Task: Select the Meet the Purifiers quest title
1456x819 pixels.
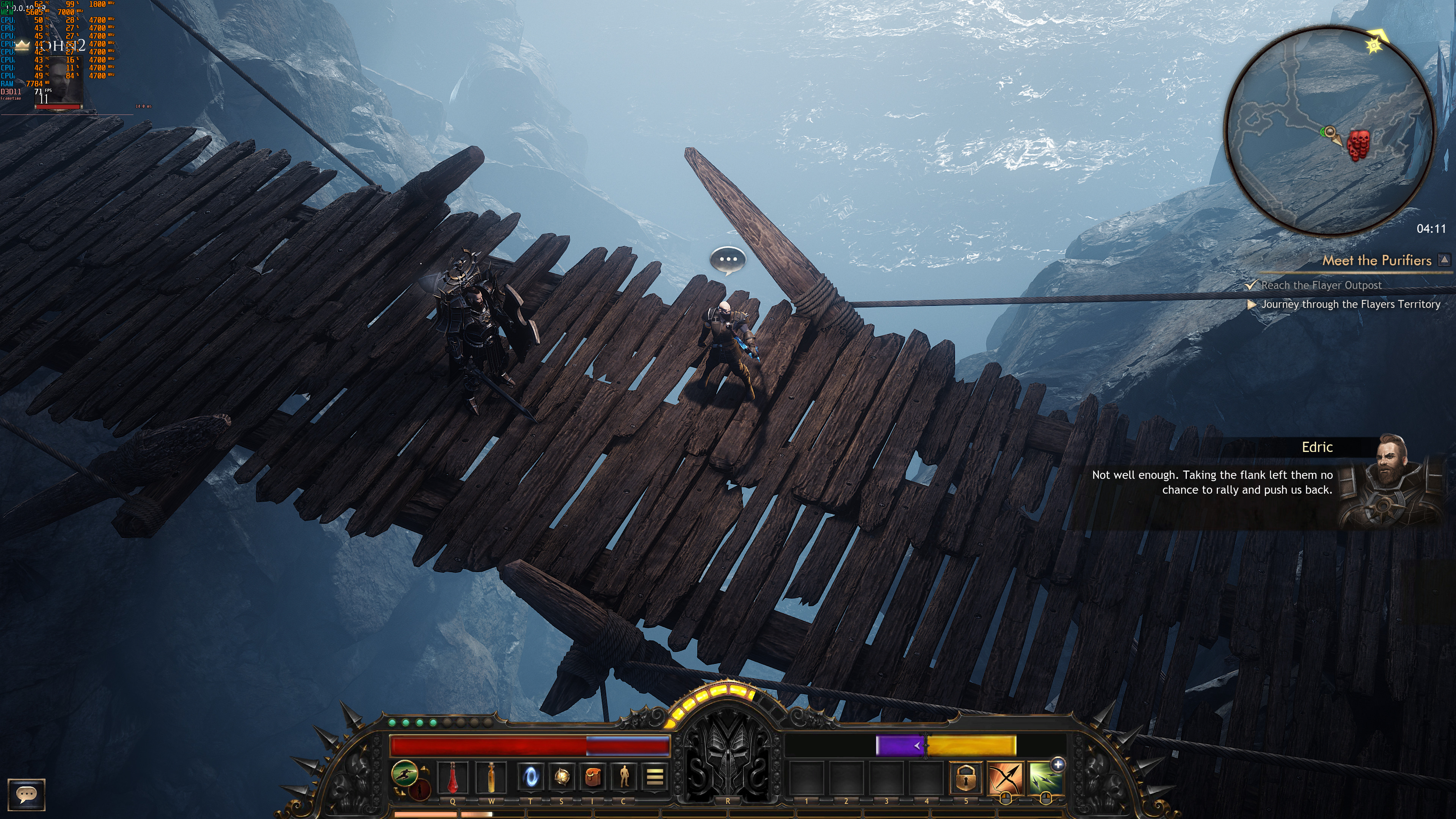Action: 1376,260
